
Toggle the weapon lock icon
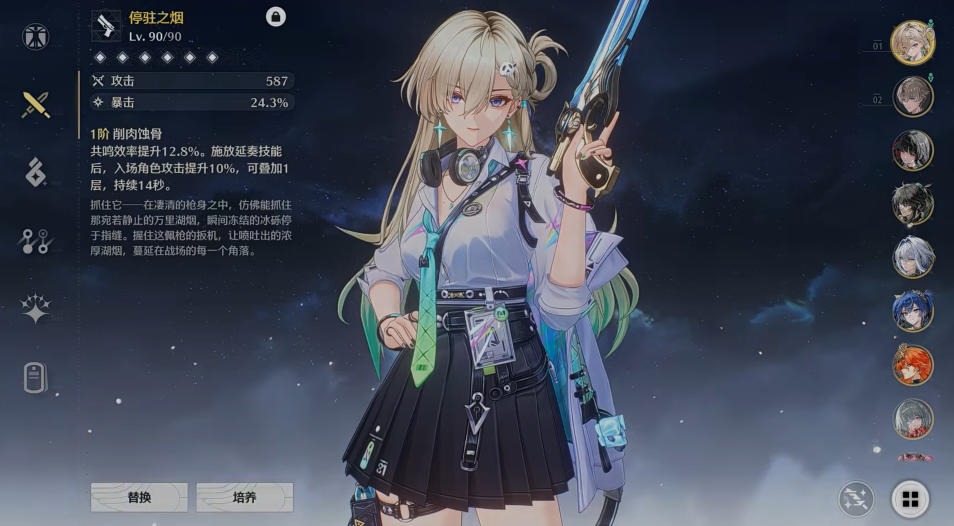(276, 17)
